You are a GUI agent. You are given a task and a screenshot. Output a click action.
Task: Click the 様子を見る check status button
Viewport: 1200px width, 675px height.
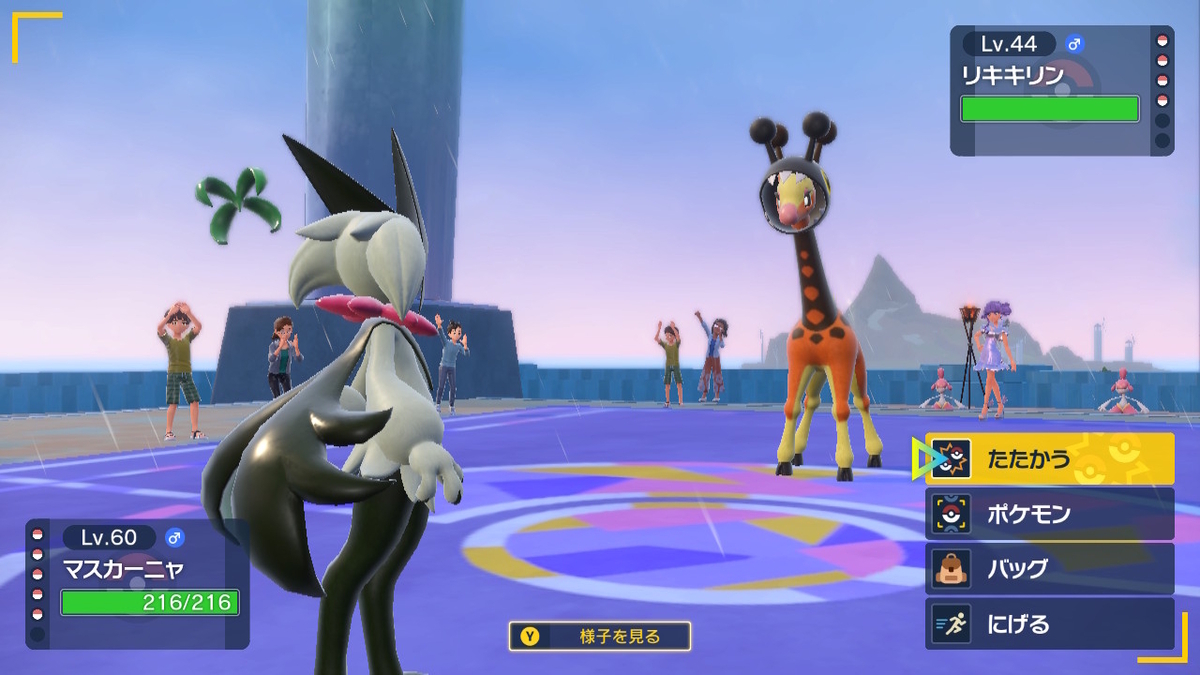coord(599,636)
